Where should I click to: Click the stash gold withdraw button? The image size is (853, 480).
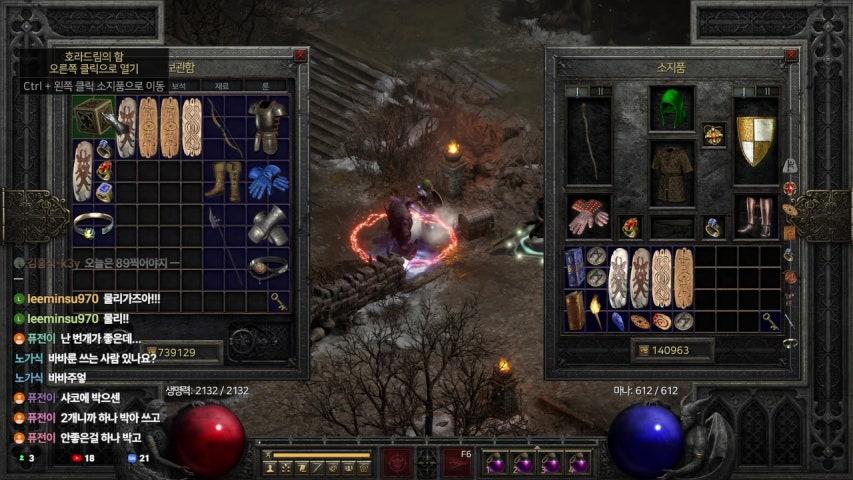click(150, 352)
